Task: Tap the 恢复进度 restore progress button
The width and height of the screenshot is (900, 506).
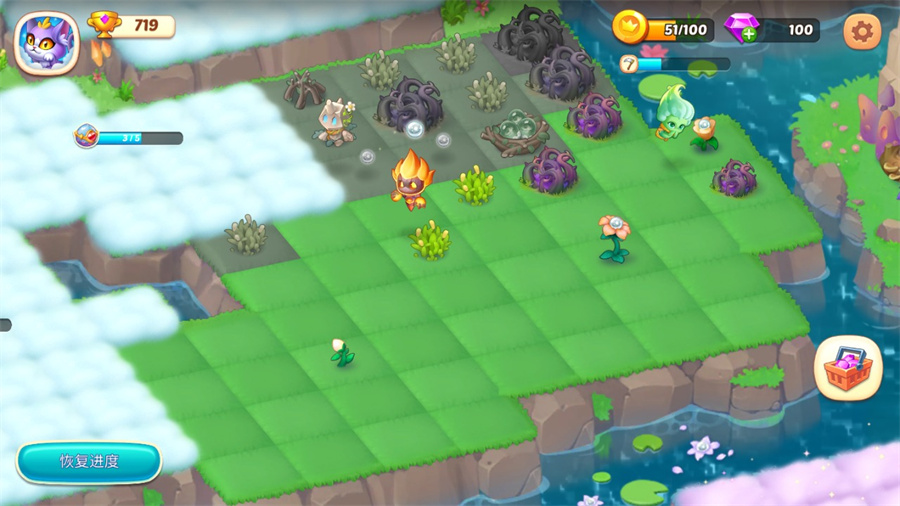Action: tap(89, 462)
